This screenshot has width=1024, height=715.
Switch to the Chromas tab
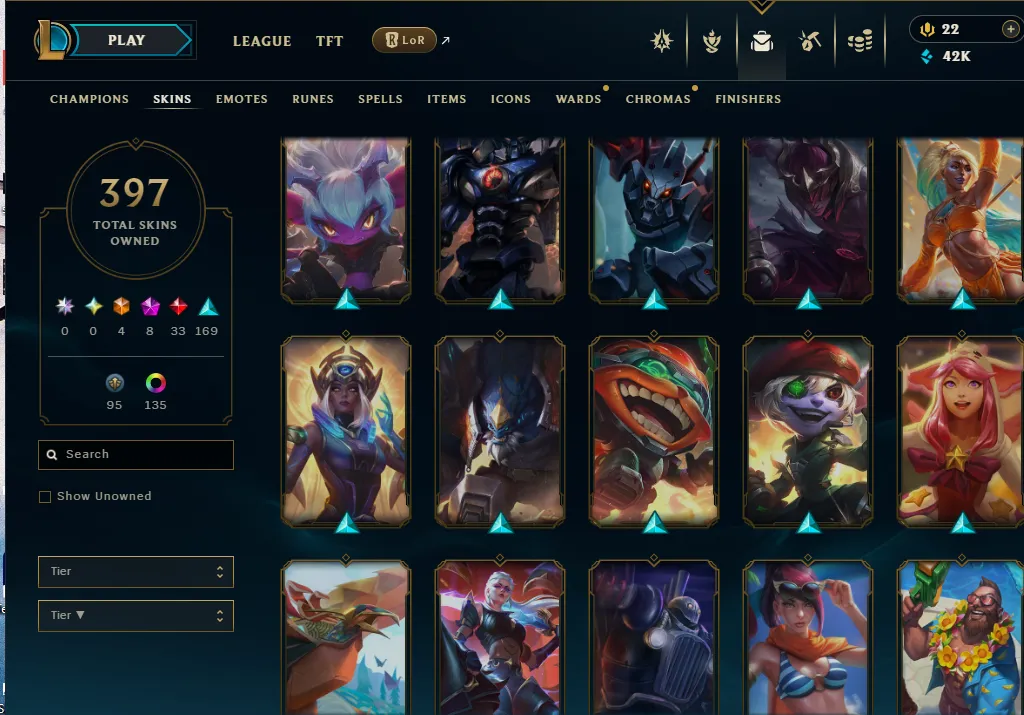657,99
